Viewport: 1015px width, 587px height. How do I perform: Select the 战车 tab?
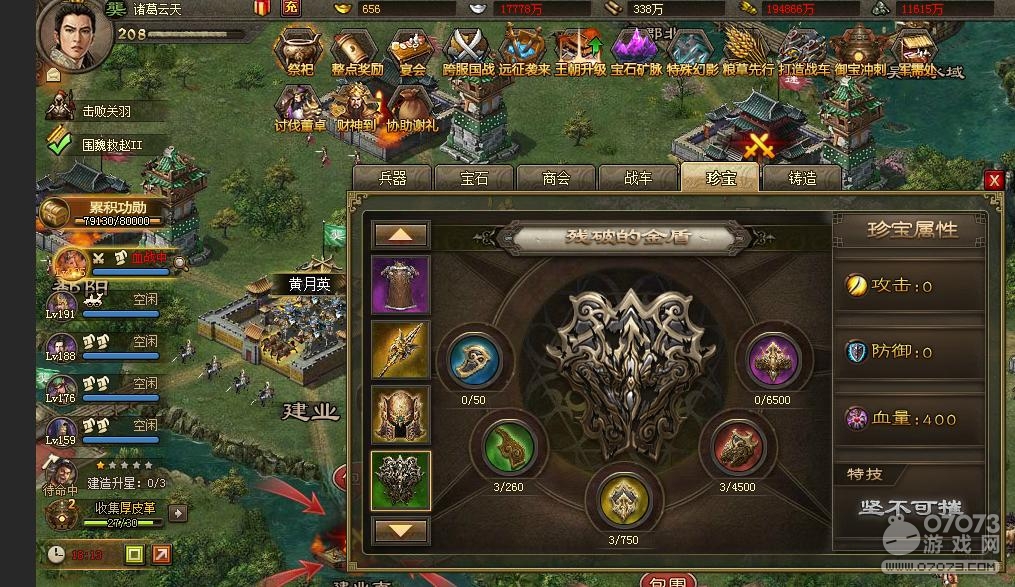point(638,178)
